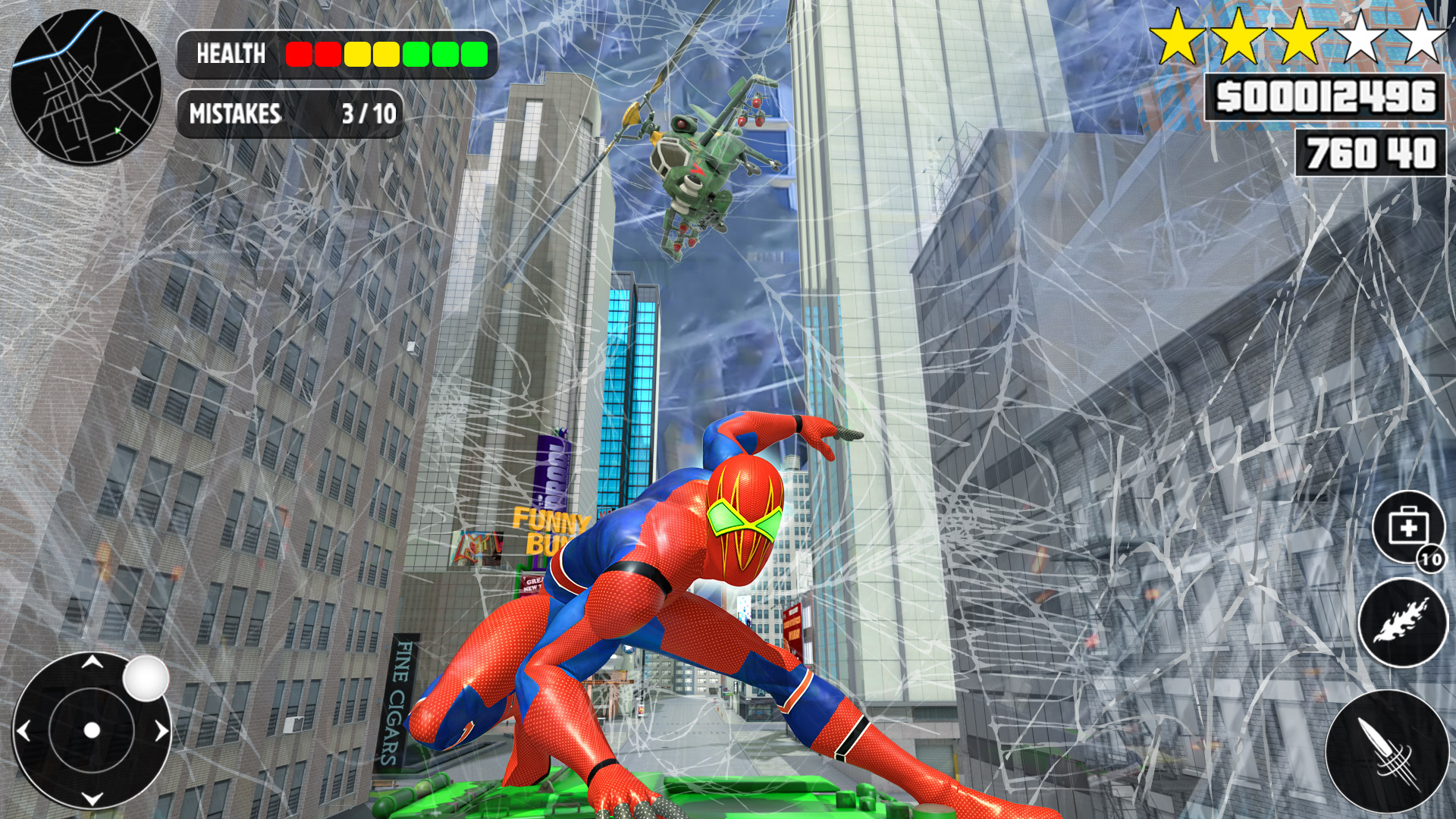Screen dimensions: 1456x819
Task: Tap a yellow segment in the health bar
Action: tap(356, 53)
